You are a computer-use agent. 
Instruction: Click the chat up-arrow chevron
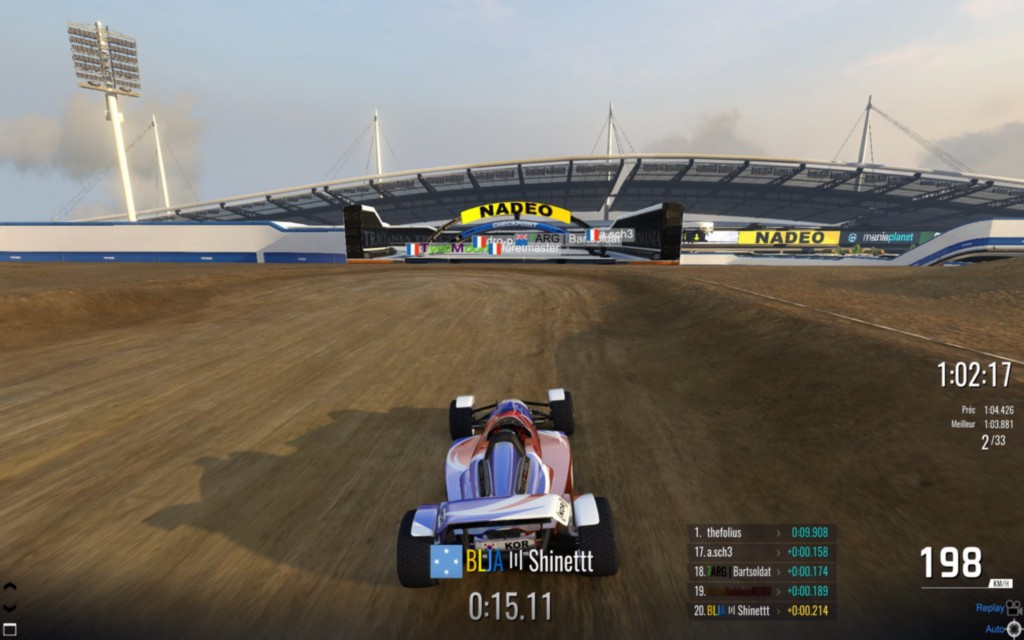point(10,587)
